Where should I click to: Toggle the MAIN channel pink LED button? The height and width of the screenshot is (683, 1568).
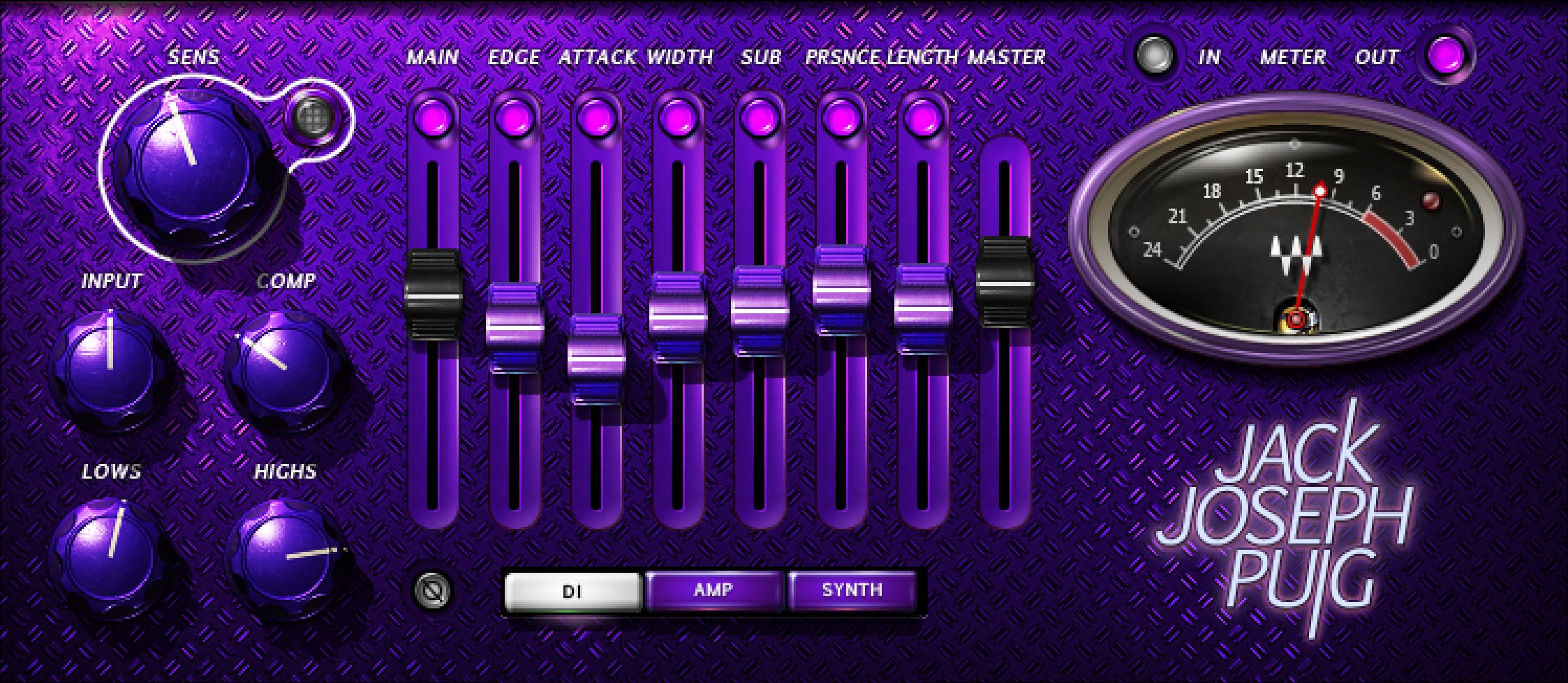(433, 117)
